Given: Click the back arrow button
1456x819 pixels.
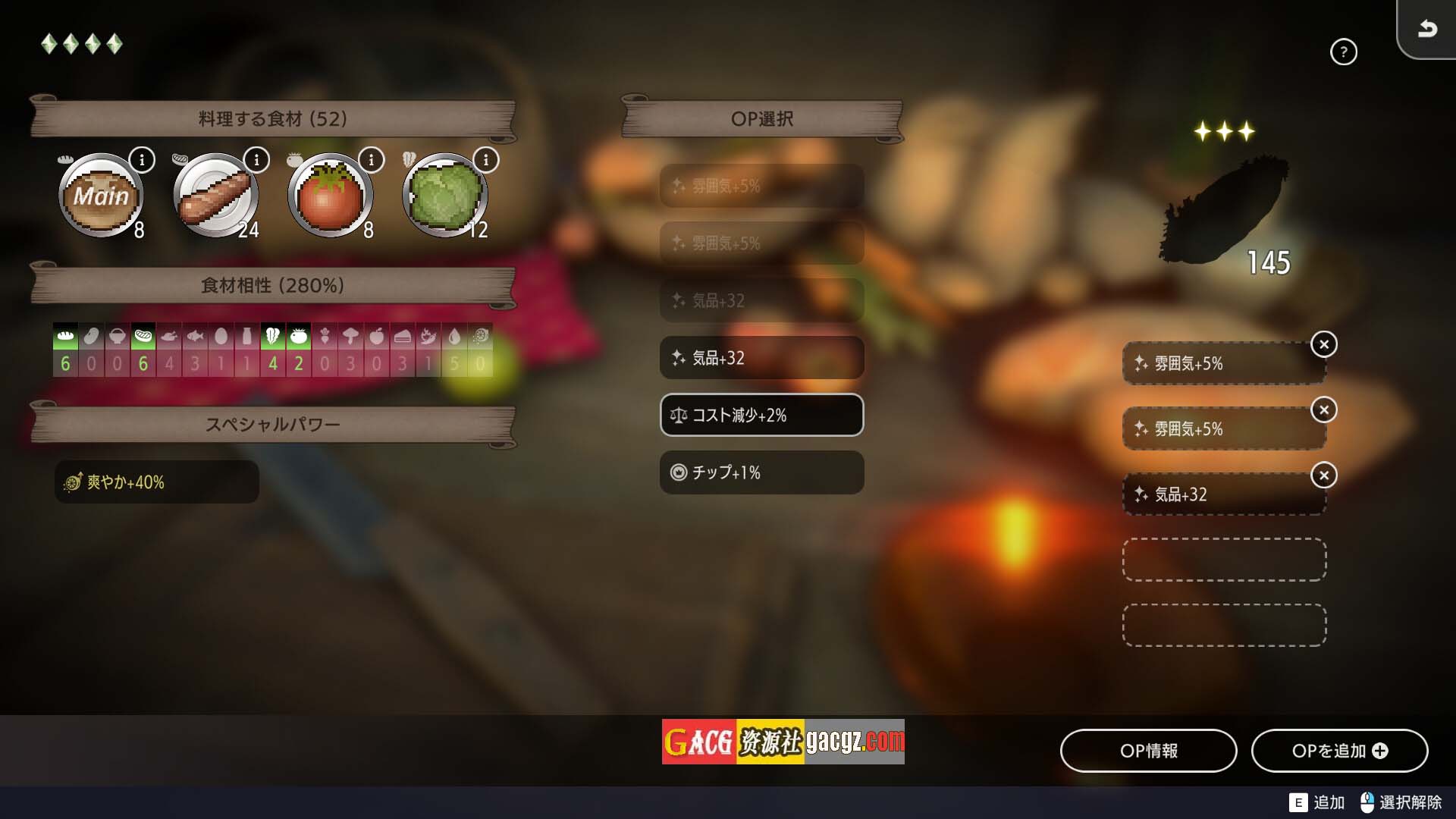Looking at the screenshot, I should point(1427,29).
